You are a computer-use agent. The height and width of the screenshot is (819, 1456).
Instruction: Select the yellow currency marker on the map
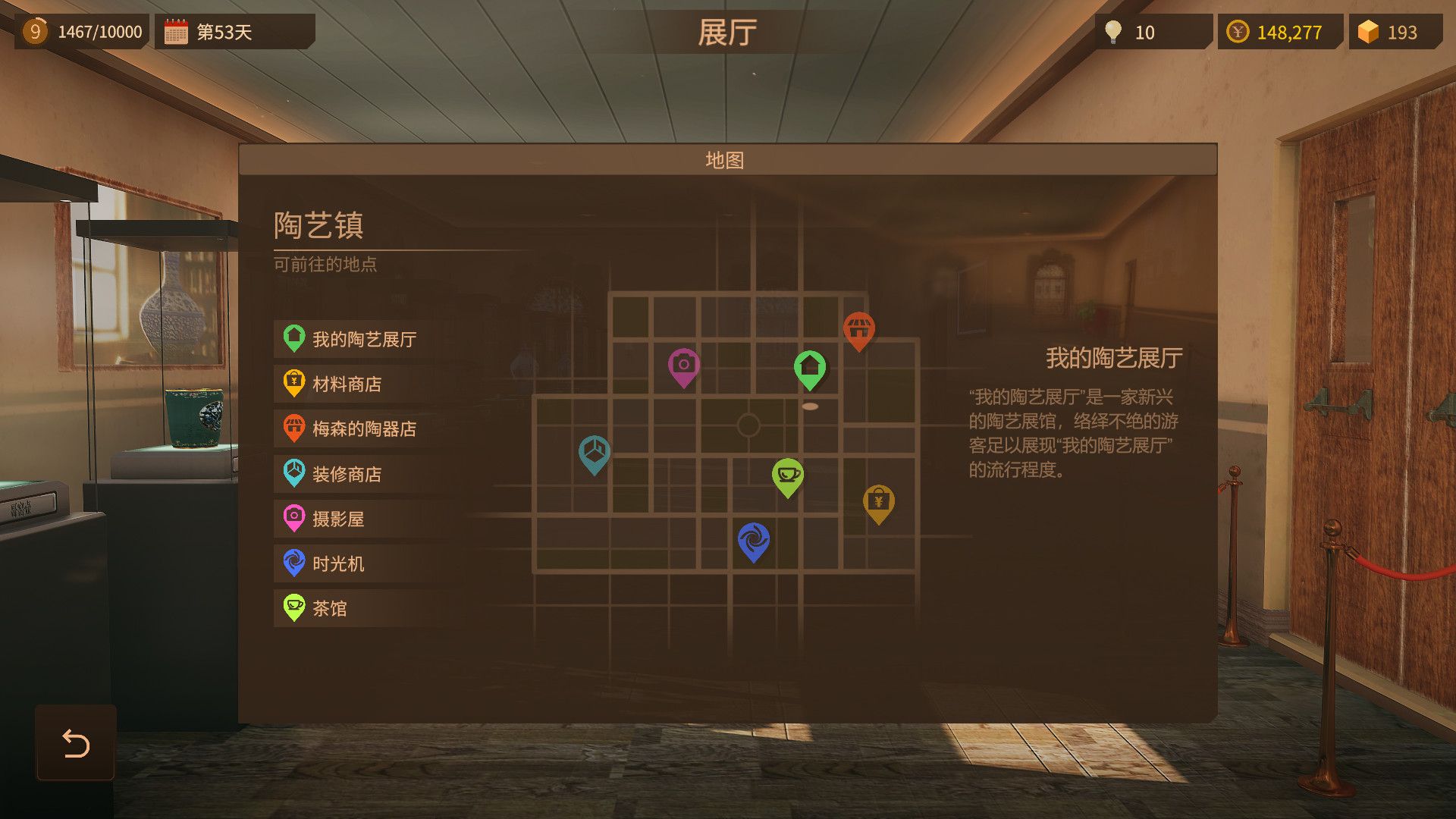(879, 502)
